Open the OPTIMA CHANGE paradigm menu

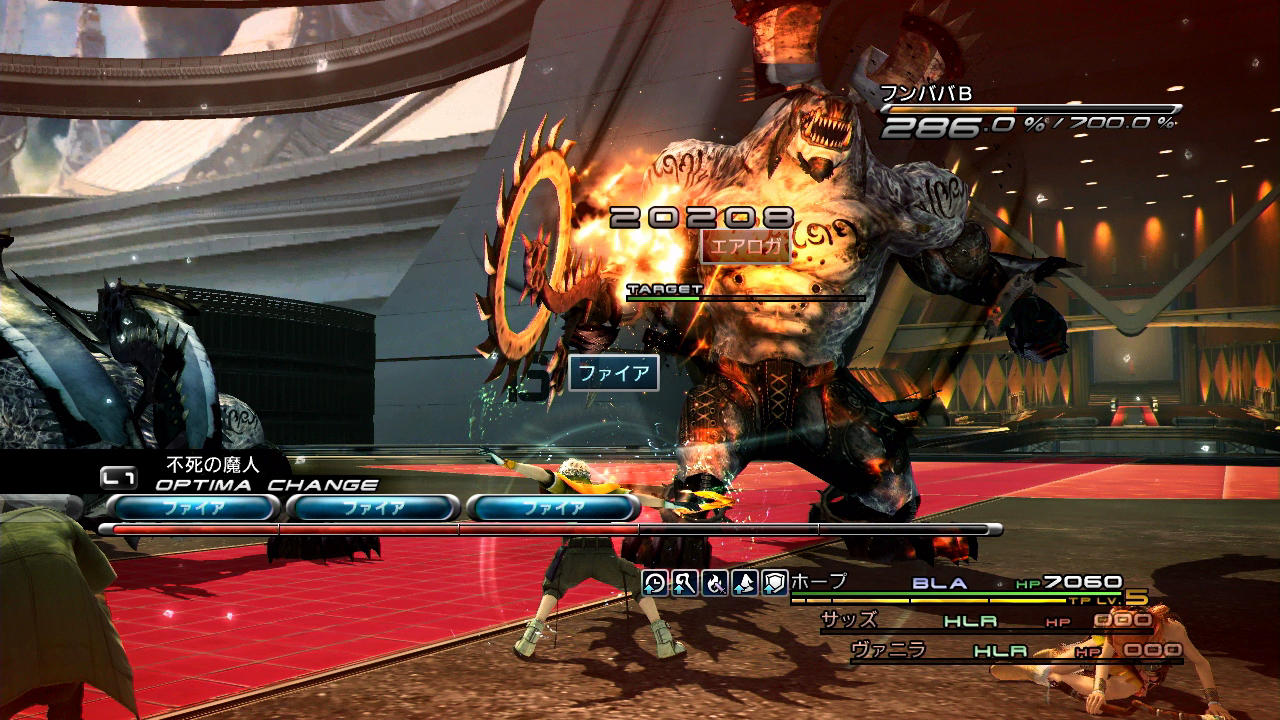266,485
